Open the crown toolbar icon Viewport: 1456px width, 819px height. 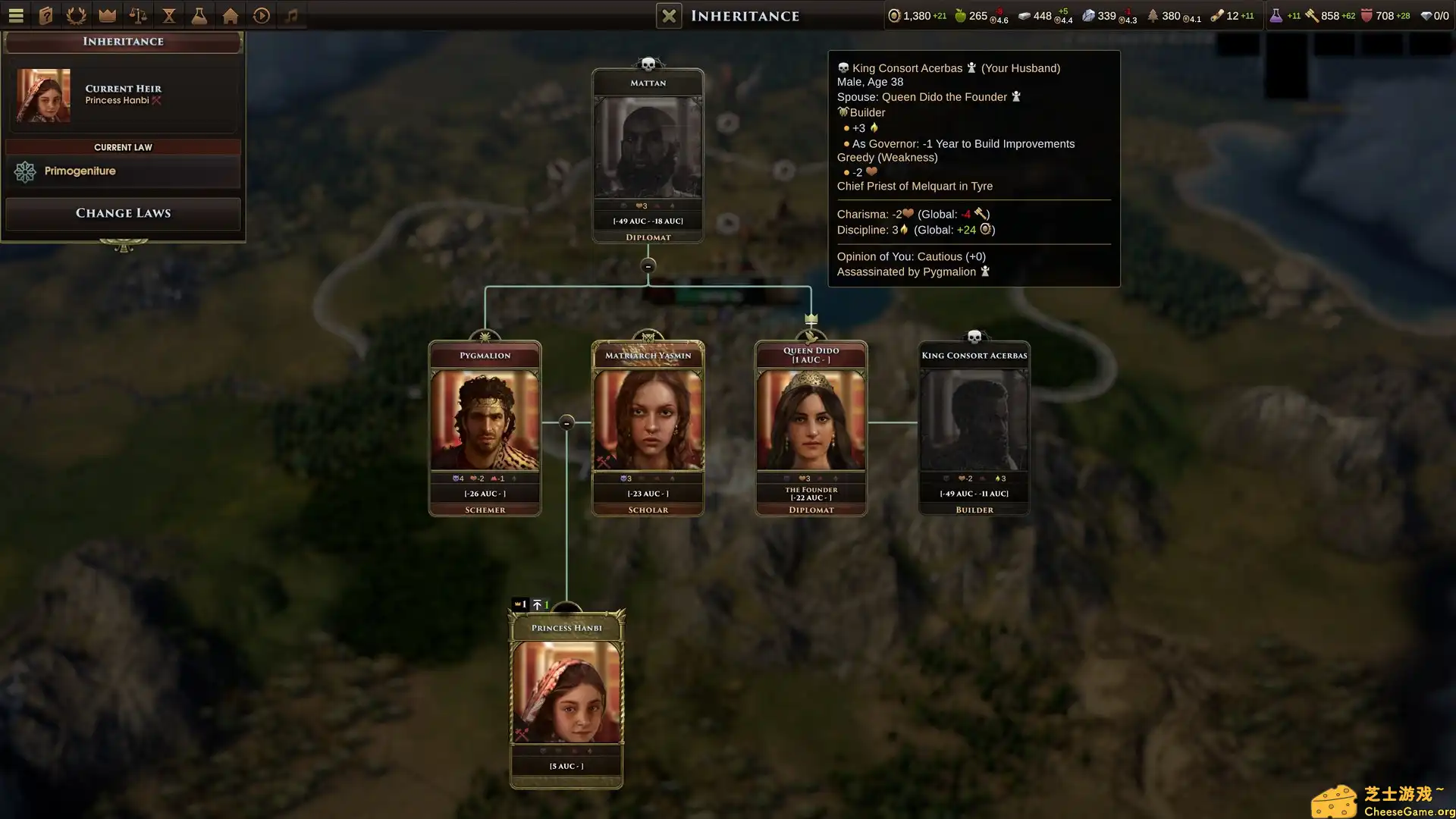tap(108, 15)
